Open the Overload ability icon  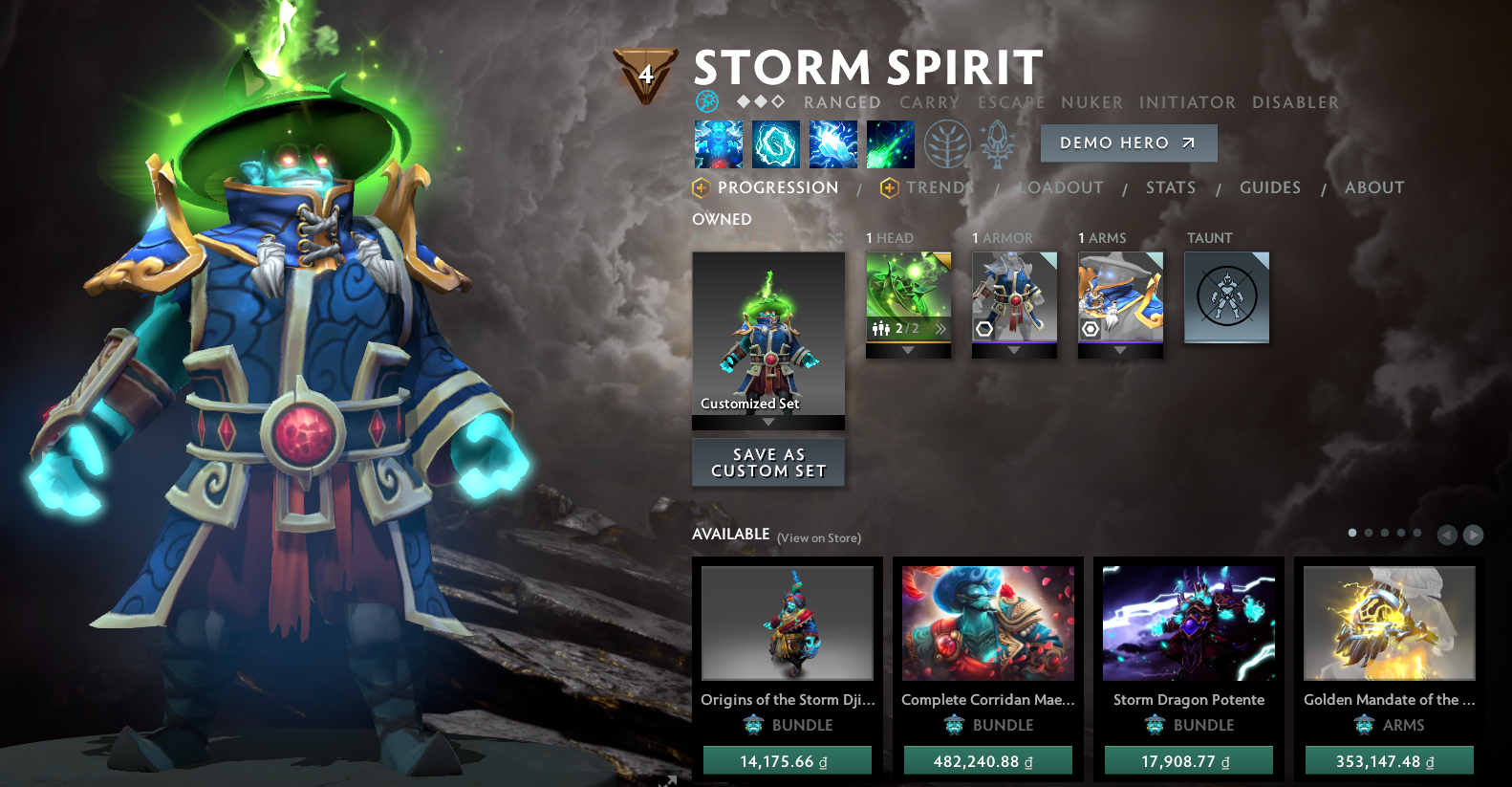(832, 144)
